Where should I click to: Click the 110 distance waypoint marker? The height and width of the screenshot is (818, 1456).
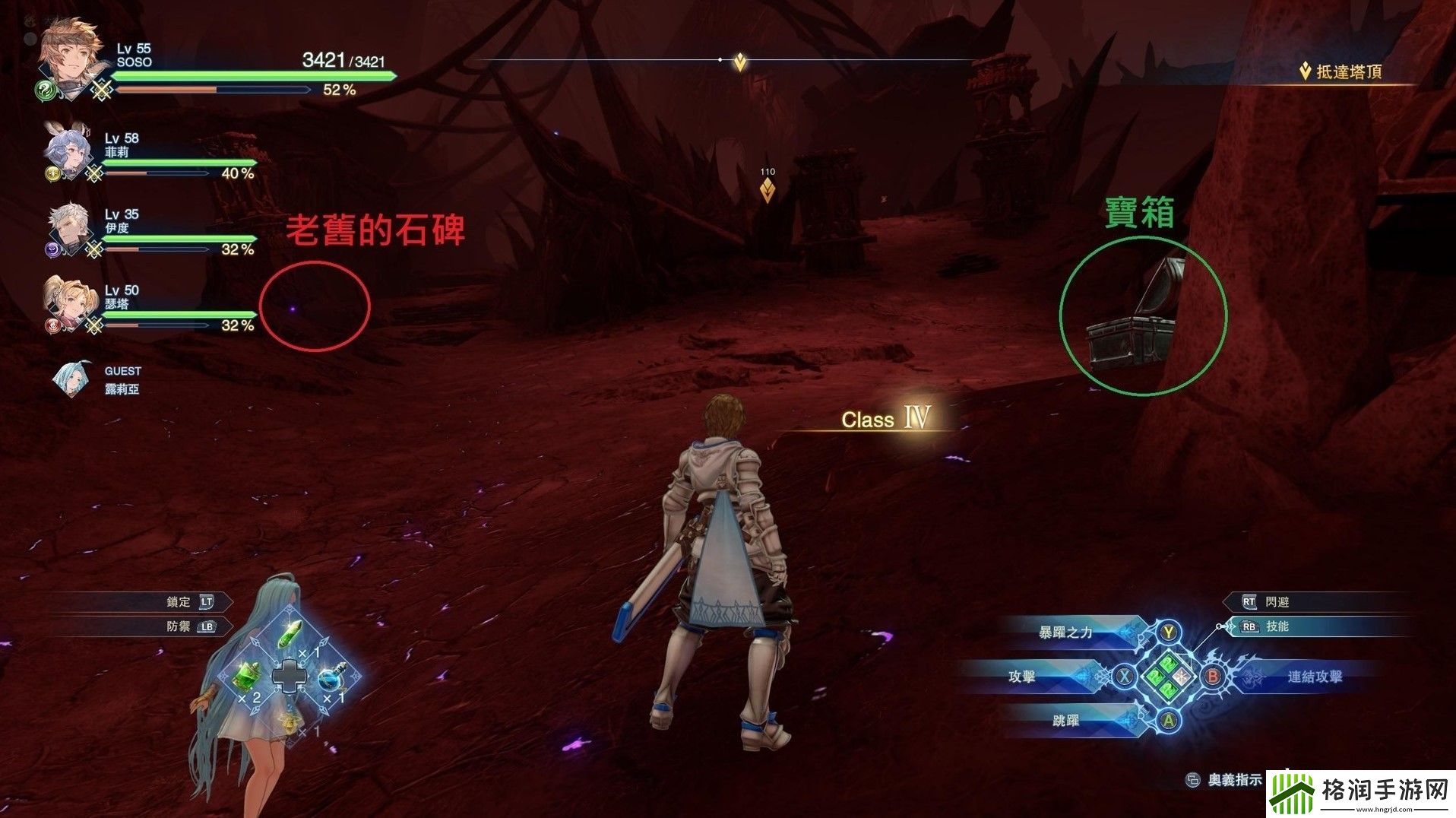point(768,188)
